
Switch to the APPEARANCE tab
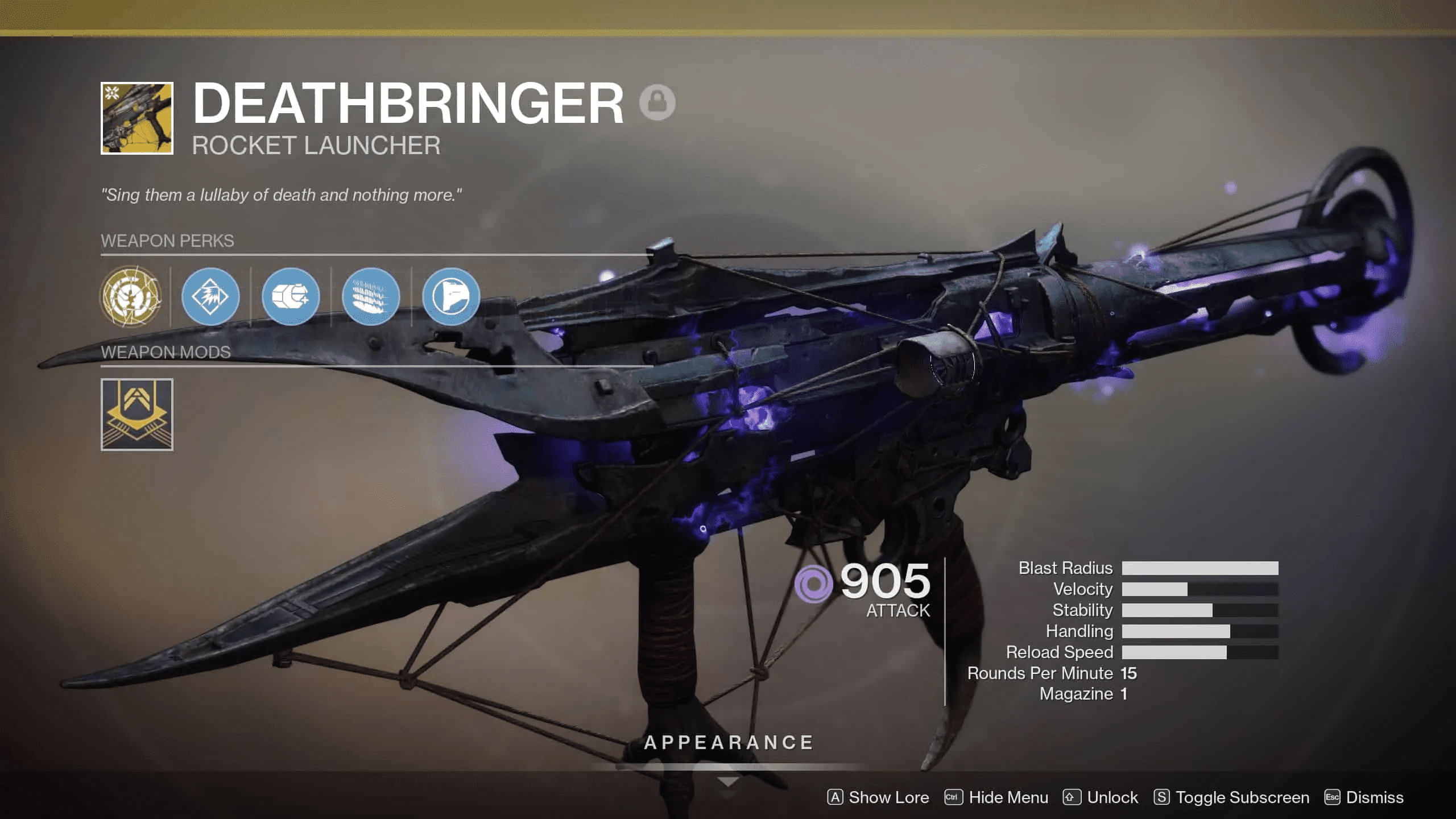[729, 742]
